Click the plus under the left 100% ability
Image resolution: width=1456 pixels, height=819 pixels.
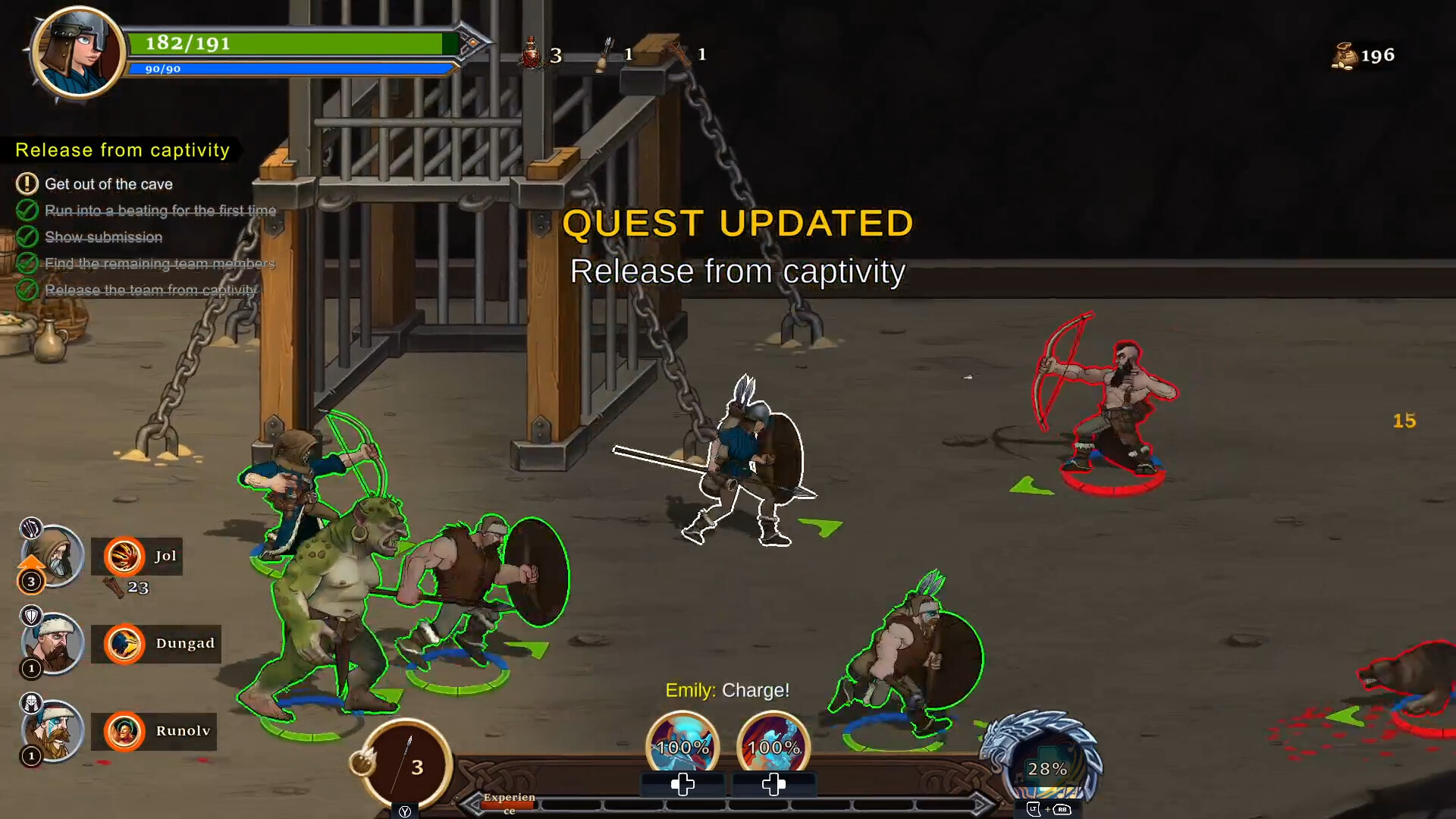click(x=682, y=786)
